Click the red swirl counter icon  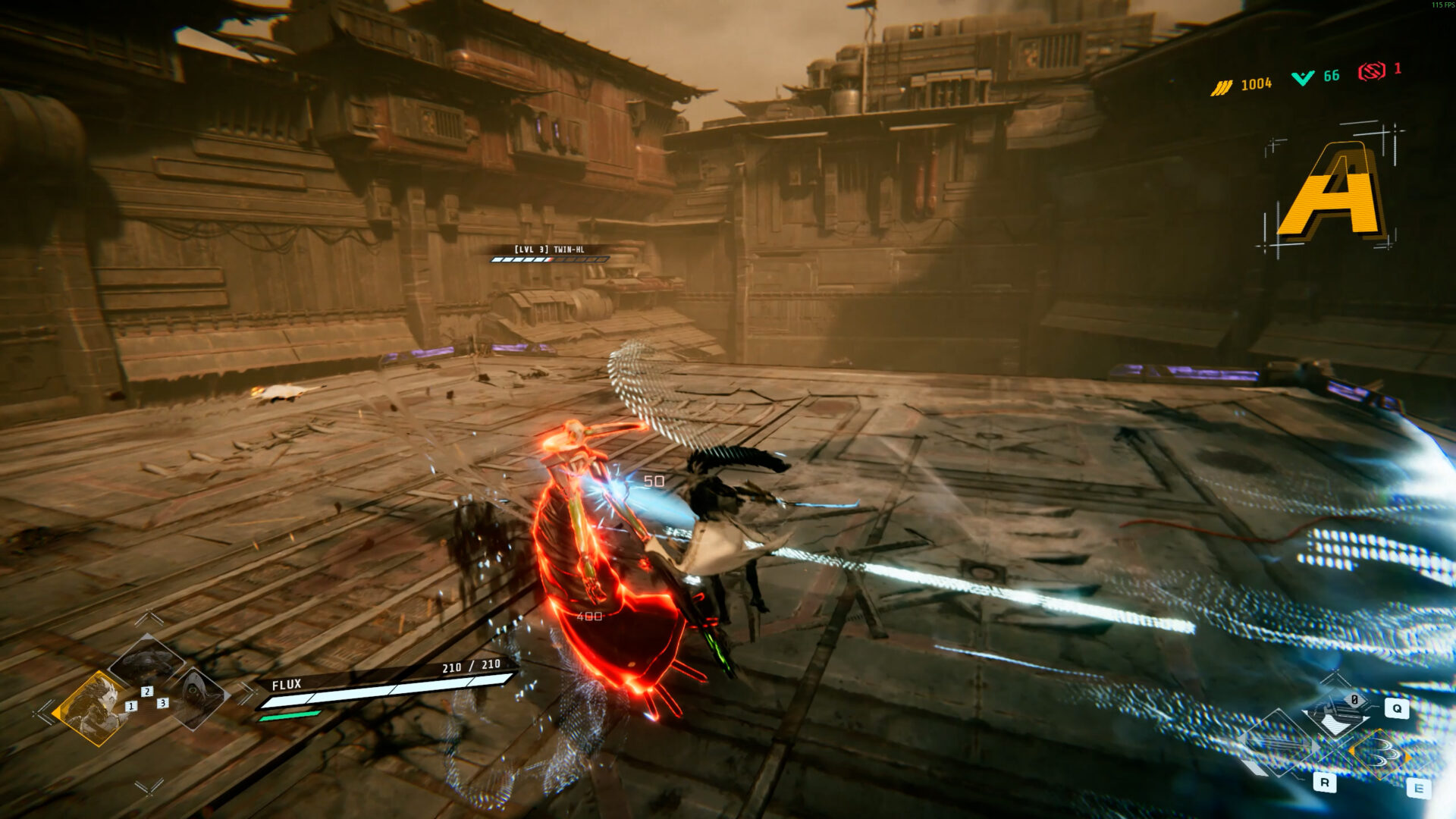[x=1371, y=72]
